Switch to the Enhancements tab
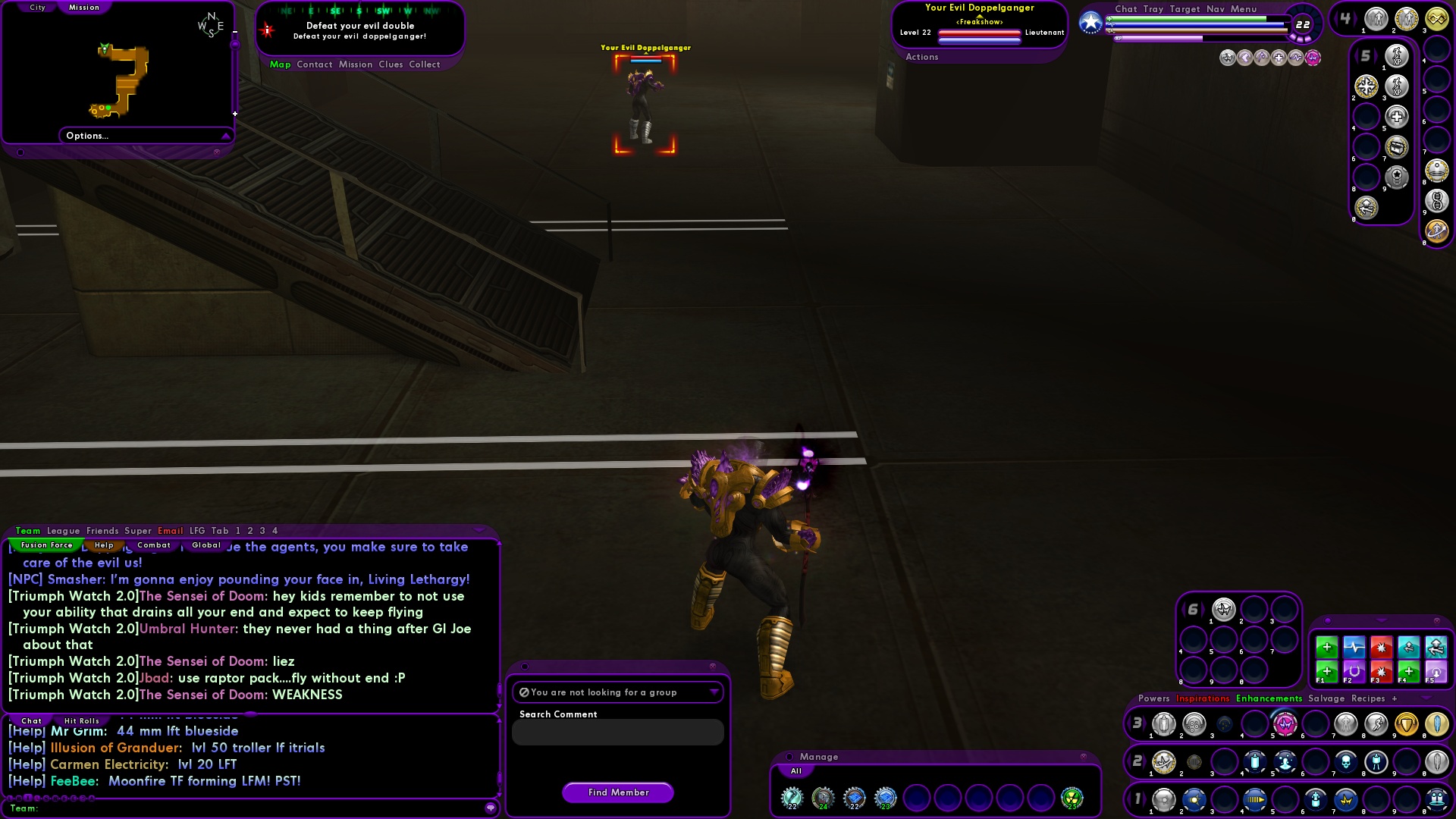This screenshot has width=1456, height=819. [1269, 698]
